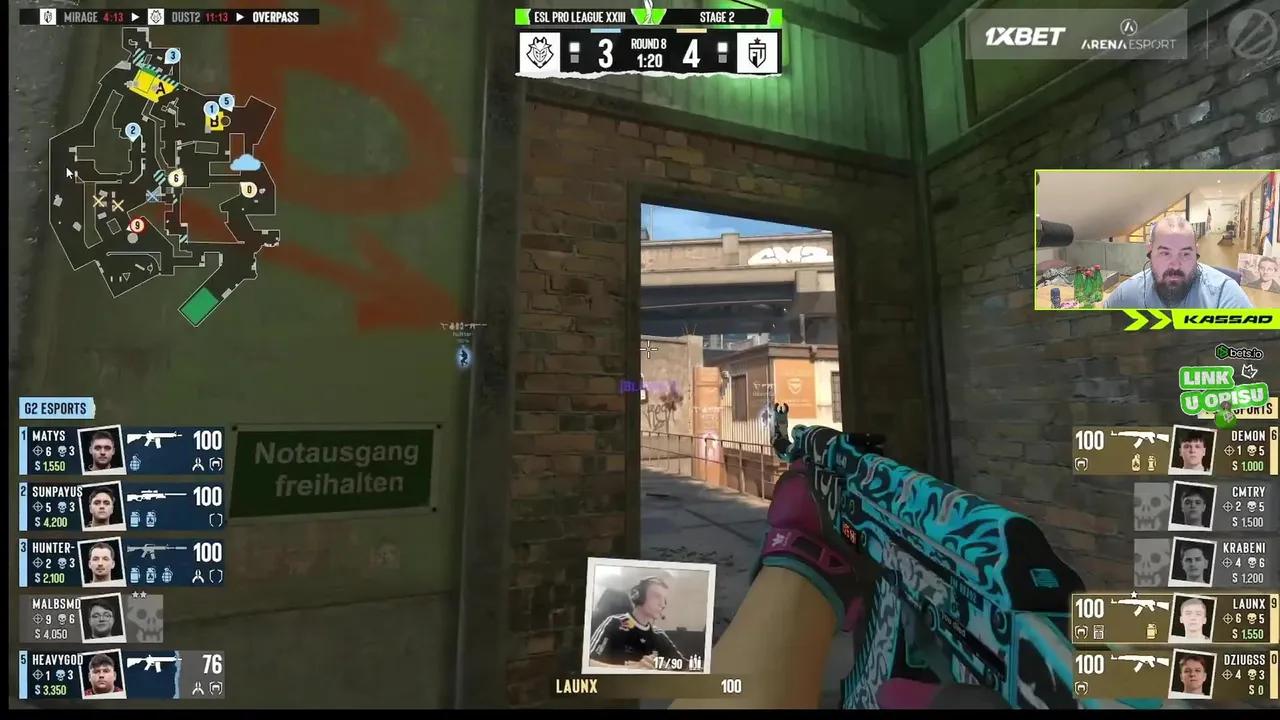Click LAUNX's defuse kit icon
The image size is (1280, 720).
pos(1098,631)
